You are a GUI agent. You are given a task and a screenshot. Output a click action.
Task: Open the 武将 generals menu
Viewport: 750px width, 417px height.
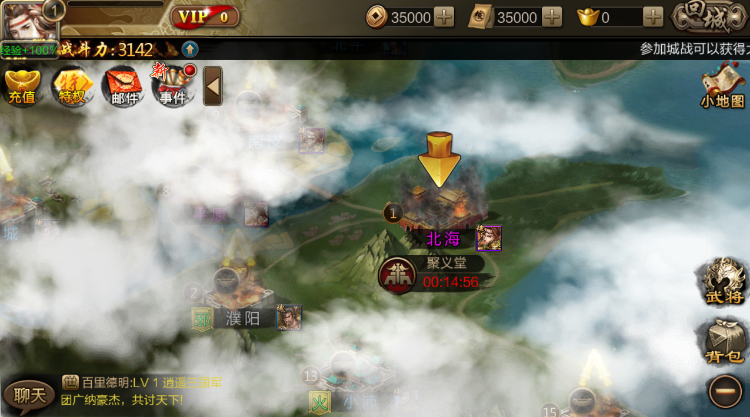[x=724, y=281]
